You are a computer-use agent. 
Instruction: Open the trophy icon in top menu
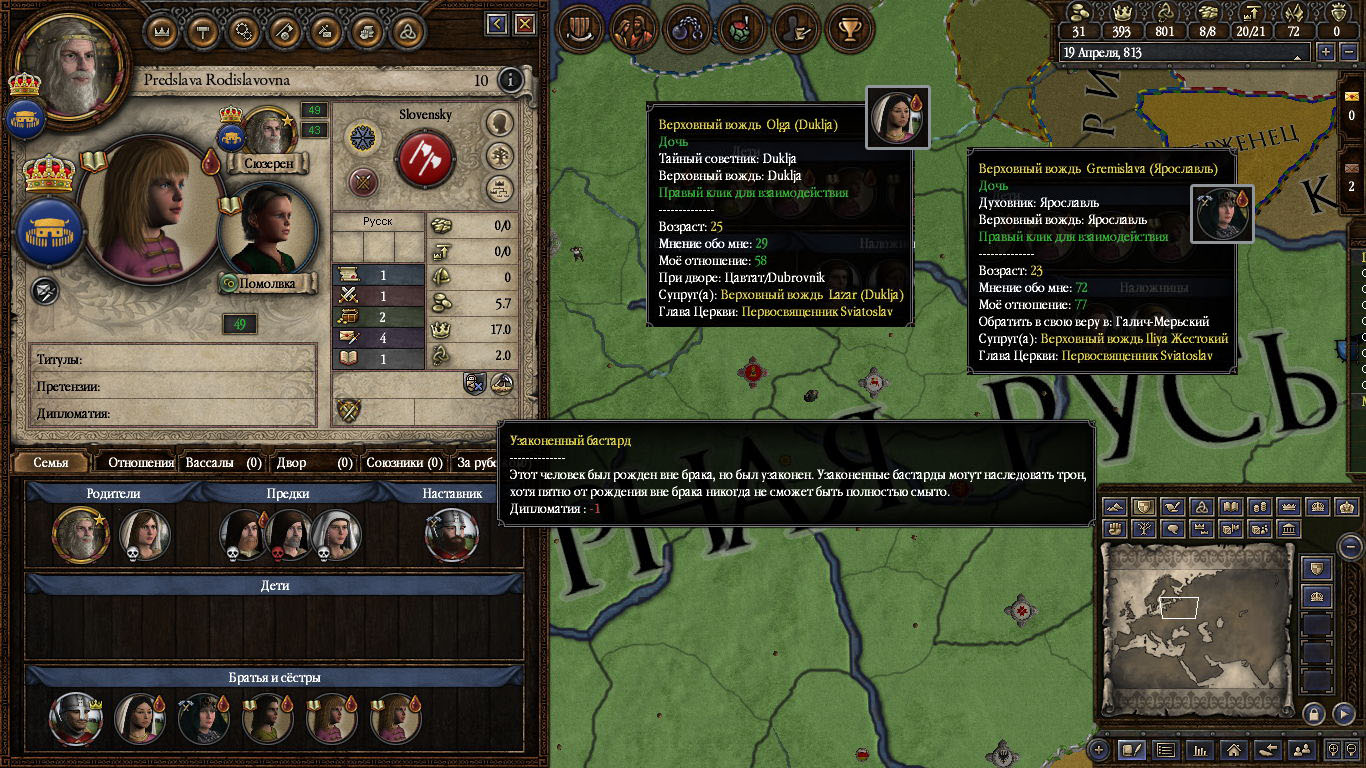point(851,27)
